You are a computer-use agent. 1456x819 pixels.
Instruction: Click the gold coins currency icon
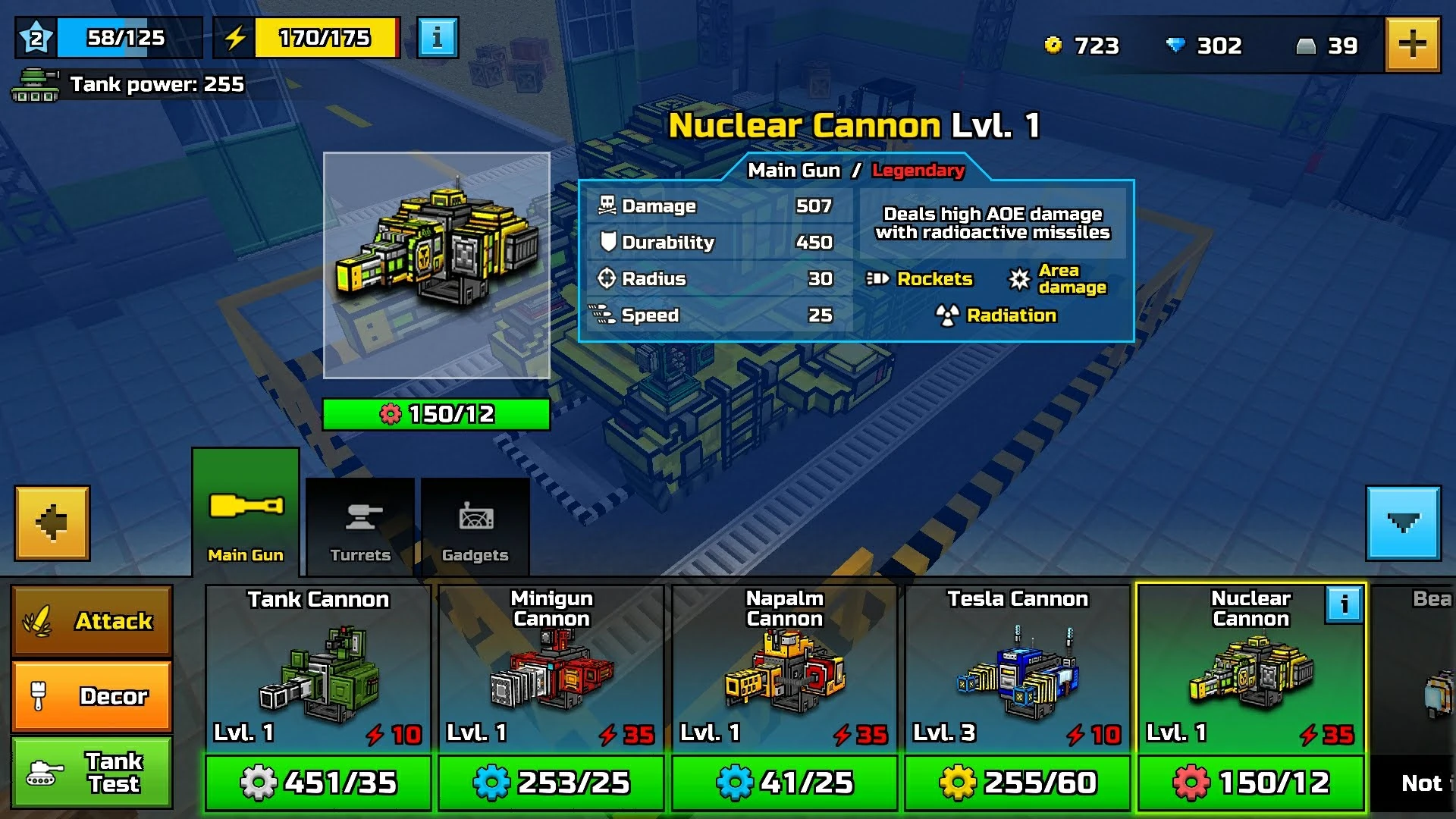[1054, 45]
